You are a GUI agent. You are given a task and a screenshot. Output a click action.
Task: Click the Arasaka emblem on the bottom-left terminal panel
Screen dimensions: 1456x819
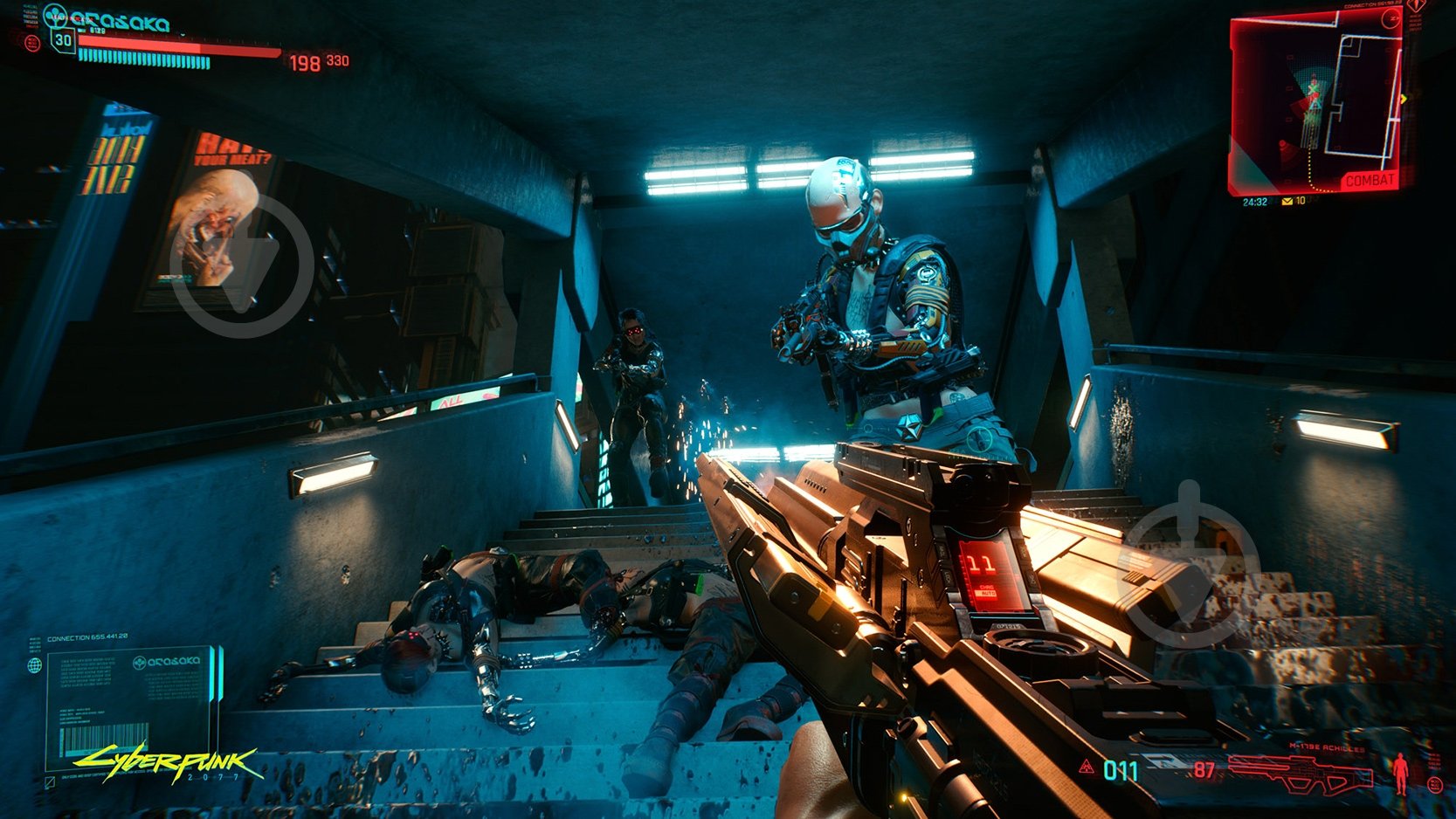(x=140, y=664)
